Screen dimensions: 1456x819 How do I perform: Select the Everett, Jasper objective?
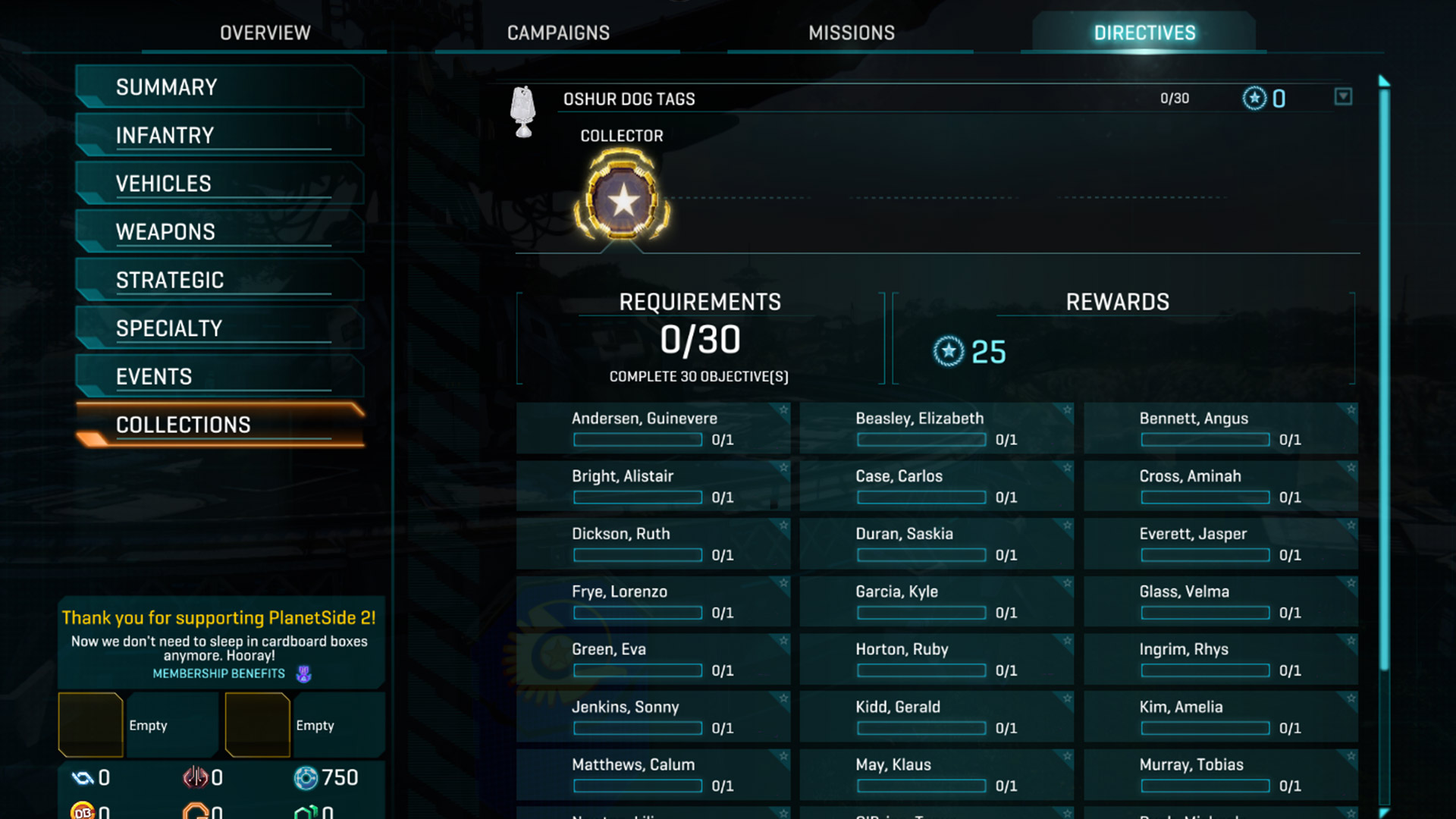tap(1220, 544)
